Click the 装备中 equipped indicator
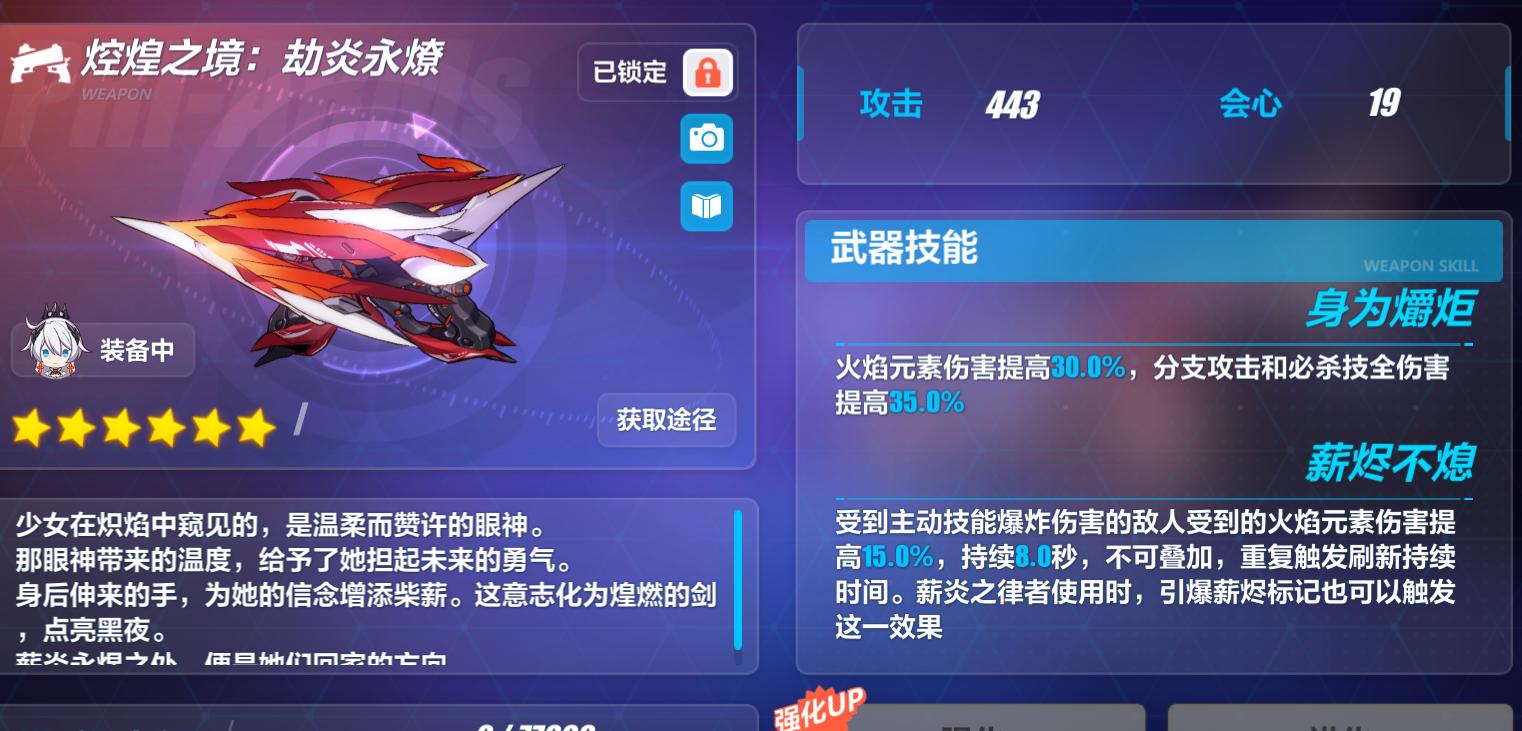 coord(138,350)
